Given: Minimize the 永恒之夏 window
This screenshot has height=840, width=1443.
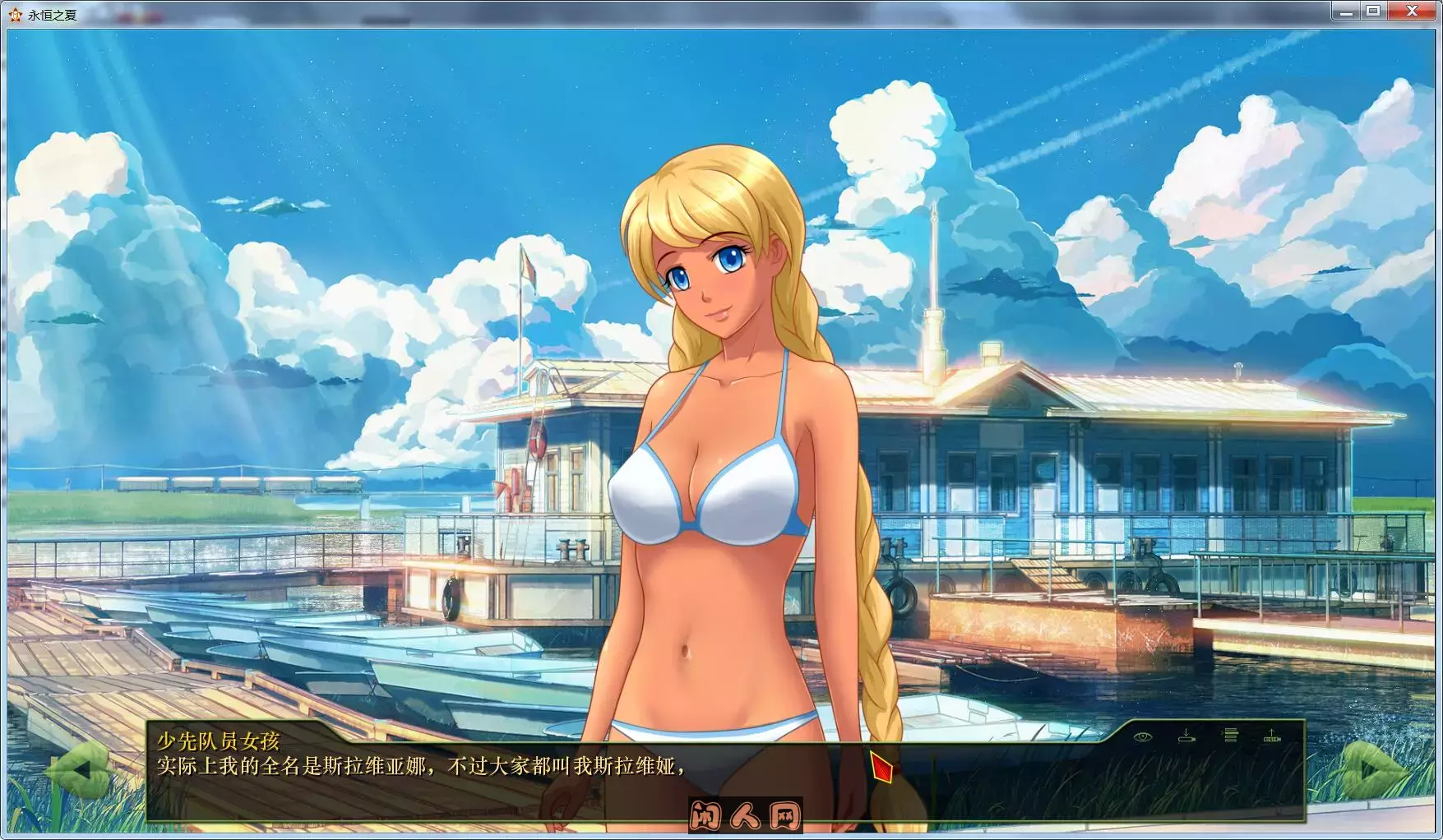Looking at the screenshot, I should [1347, 11].
